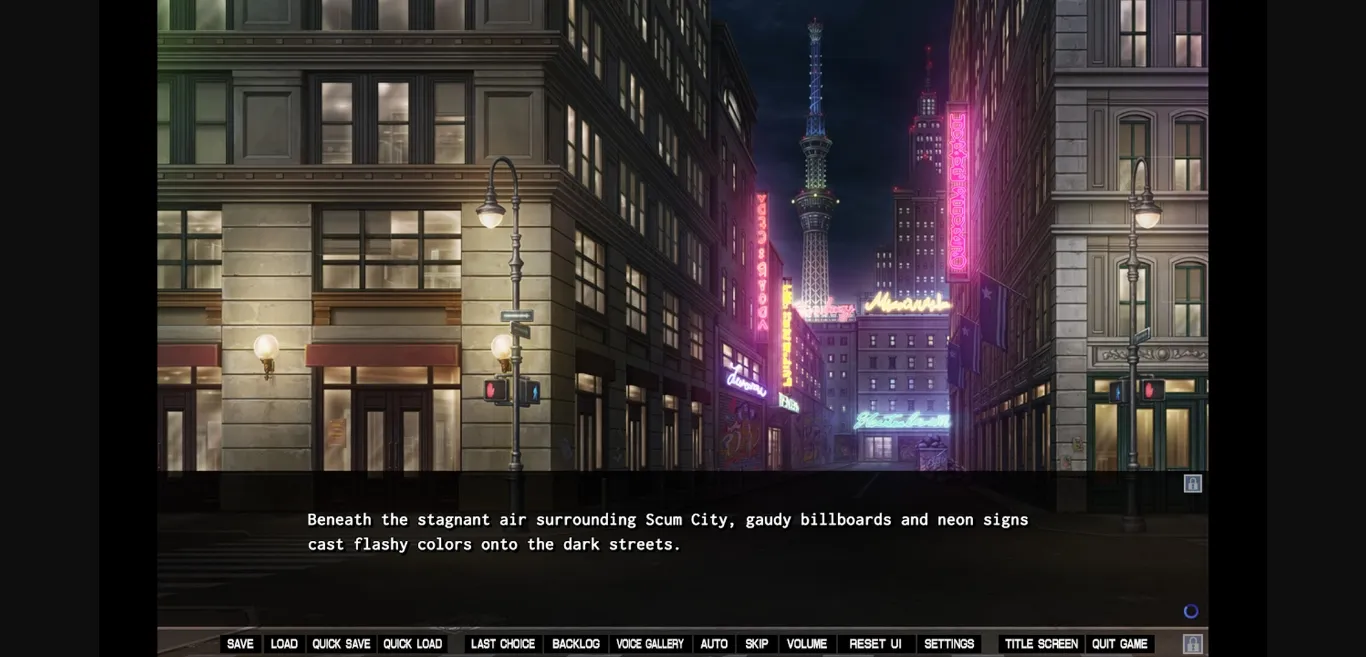Click the Quick Load button
The height and width of the screenshot is (657, 1366).
[x=413, y=644]
